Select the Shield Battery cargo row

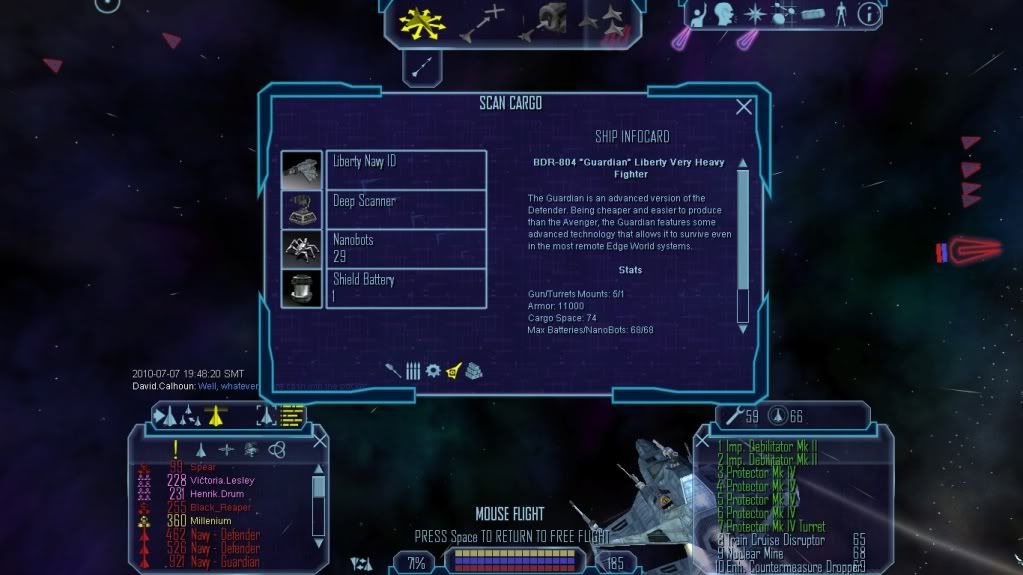click(x=406, y=288)
